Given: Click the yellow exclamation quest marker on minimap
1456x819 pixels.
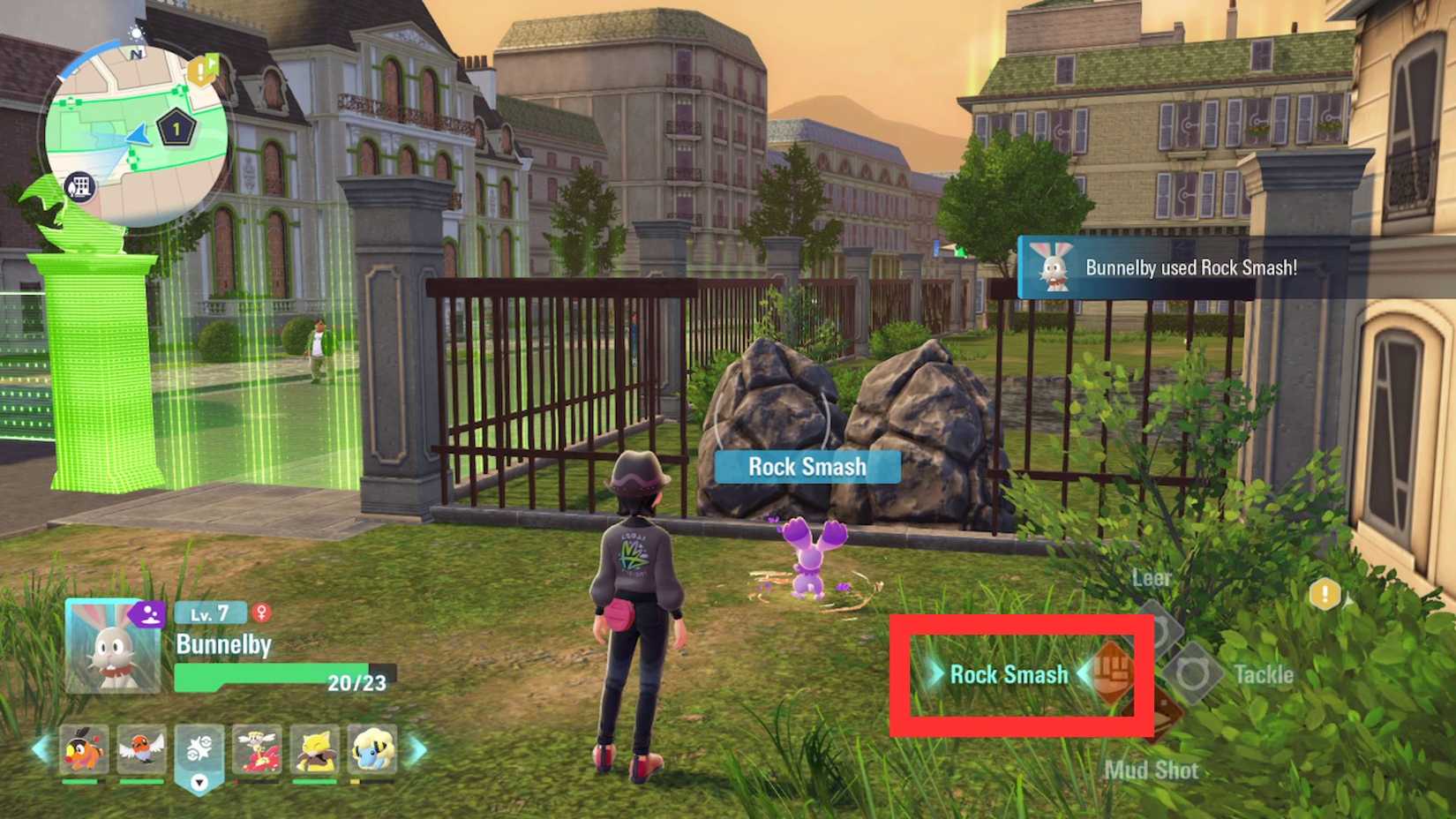Looking at the screenshot, I should [x=199, y=71].
